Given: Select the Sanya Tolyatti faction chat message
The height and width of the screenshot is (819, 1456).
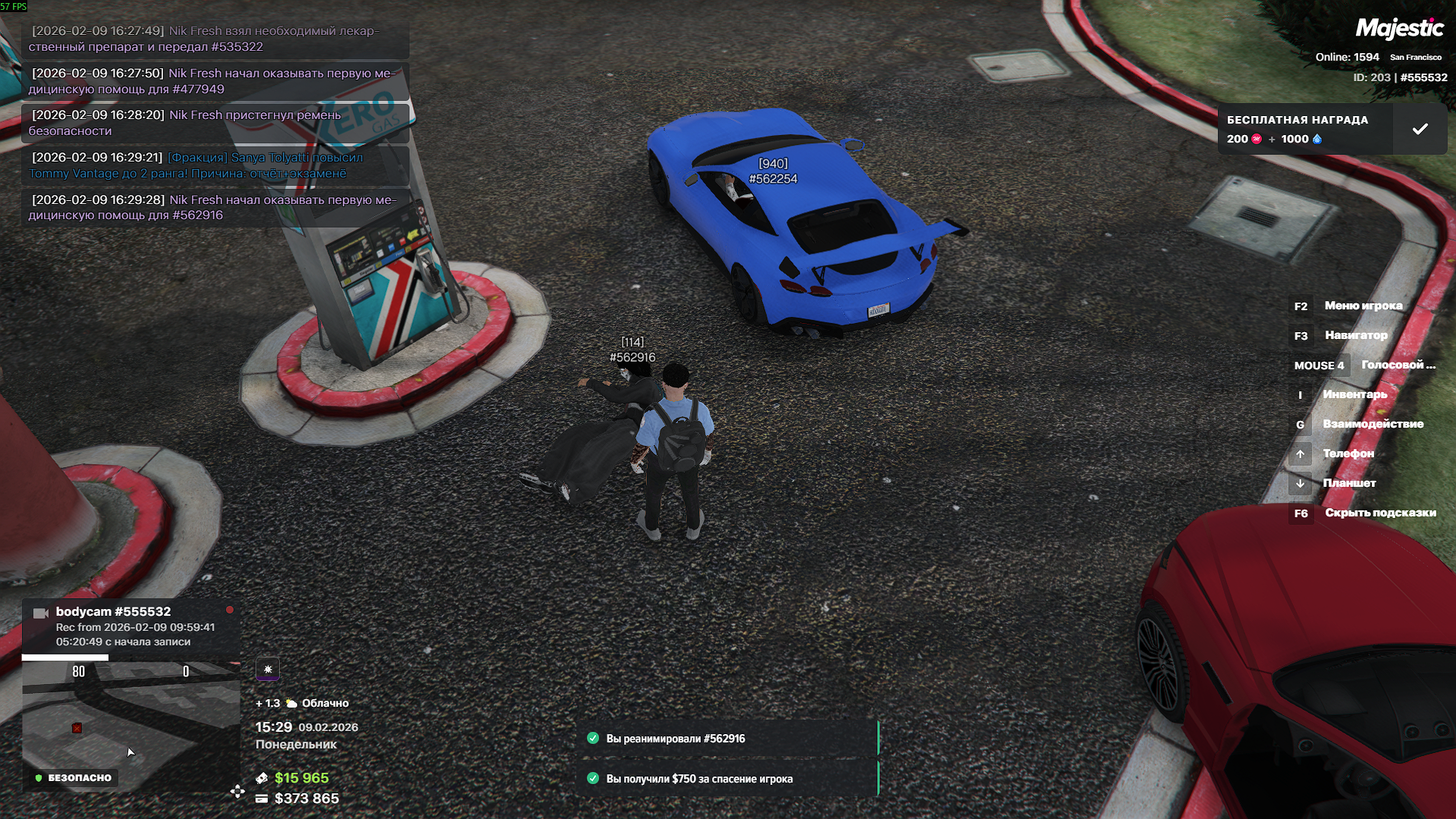Looking at the screenshot, I should tap(215, 165).
